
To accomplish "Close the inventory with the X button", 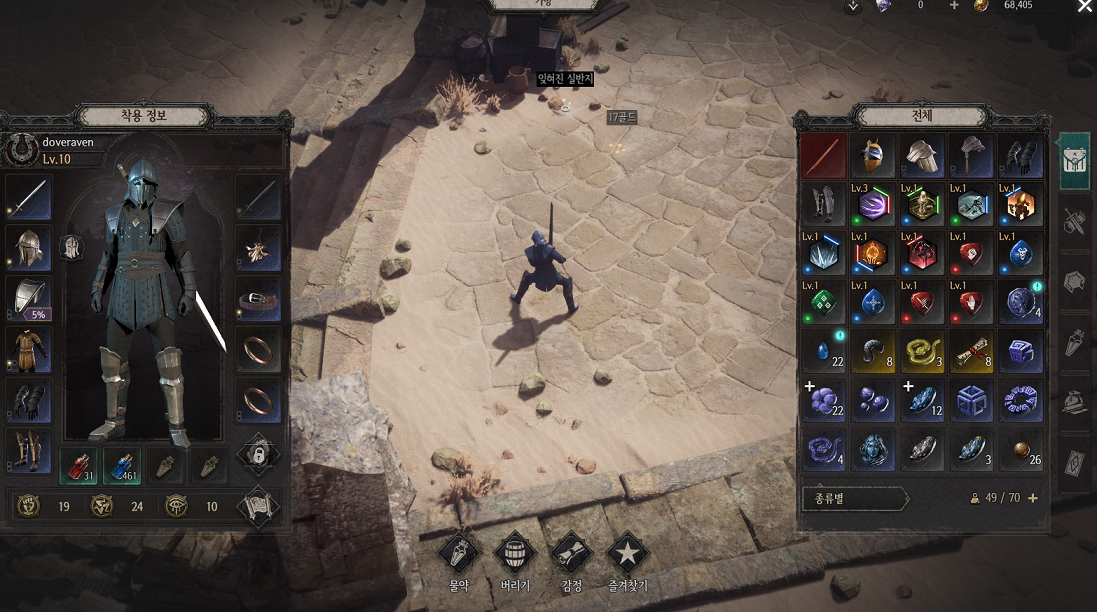I will 1085,7.
